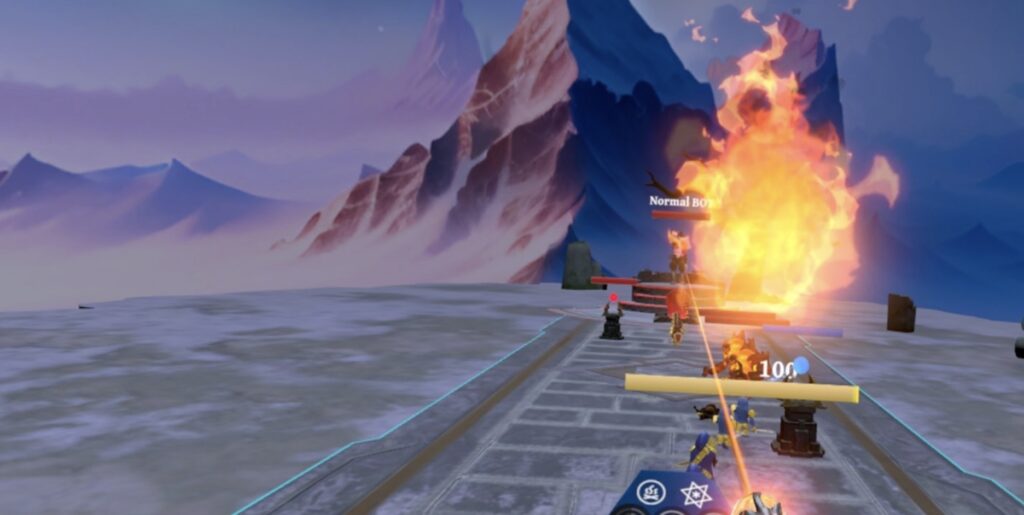This screenshot has height=515, width=1024.
Task: Activate the campfire flame ability icon
Action: (651, 492)
